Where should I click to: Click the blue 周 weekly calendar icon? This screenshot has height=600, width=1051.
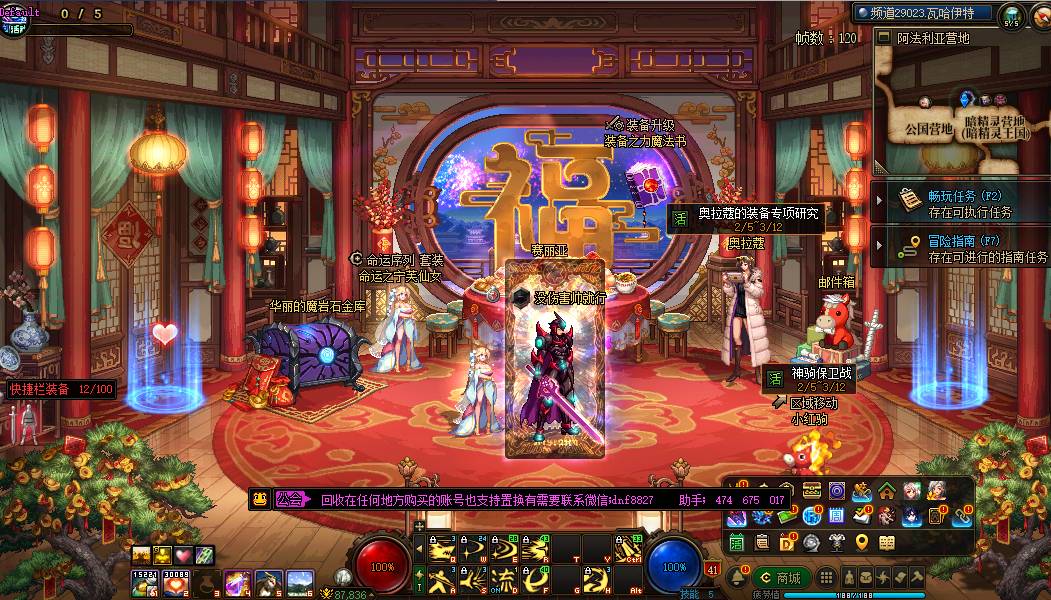pyautogui.click(x=837, y=516)
